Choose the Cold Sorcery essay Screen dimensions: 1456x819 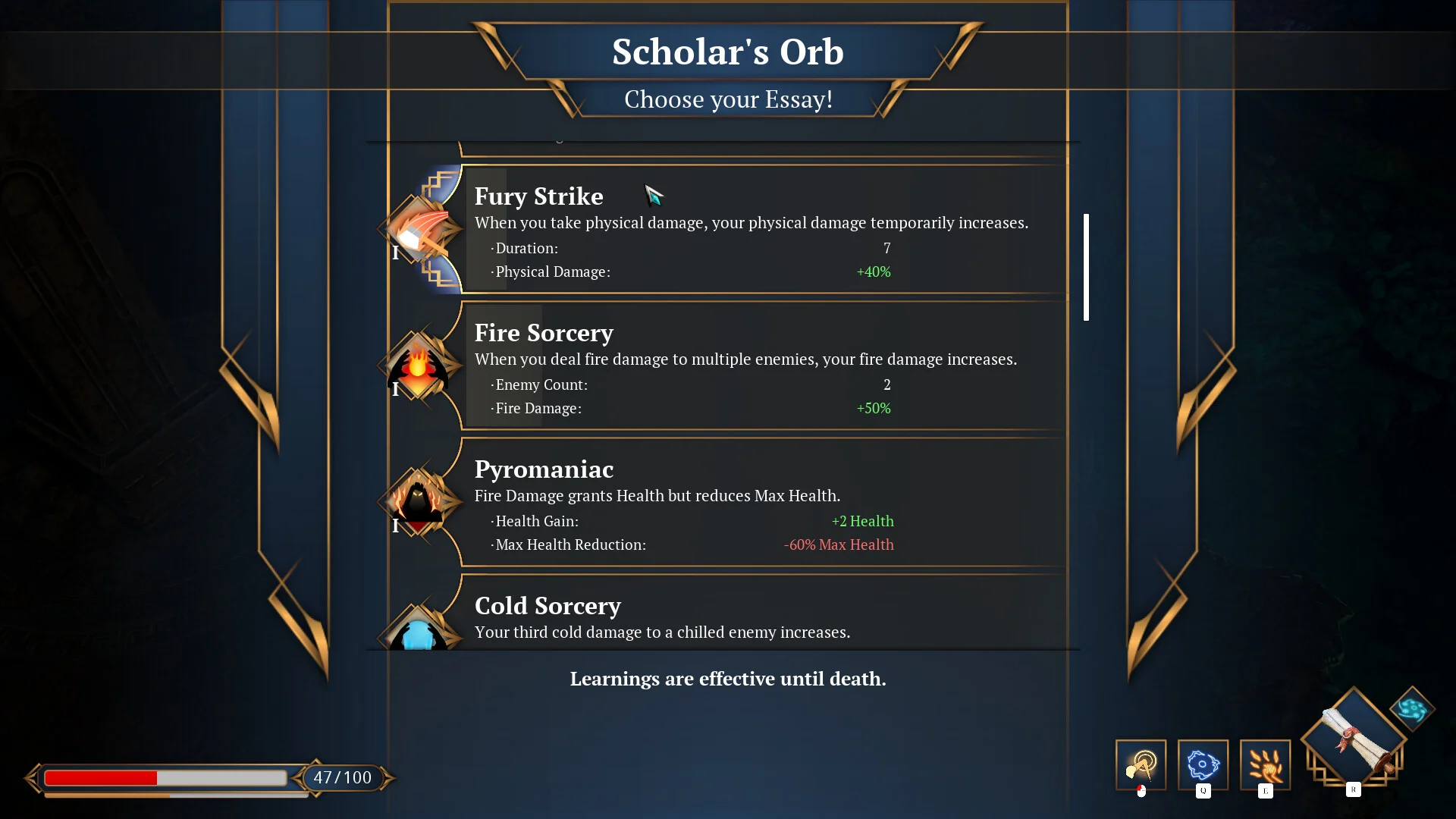[x=758, y=616]
